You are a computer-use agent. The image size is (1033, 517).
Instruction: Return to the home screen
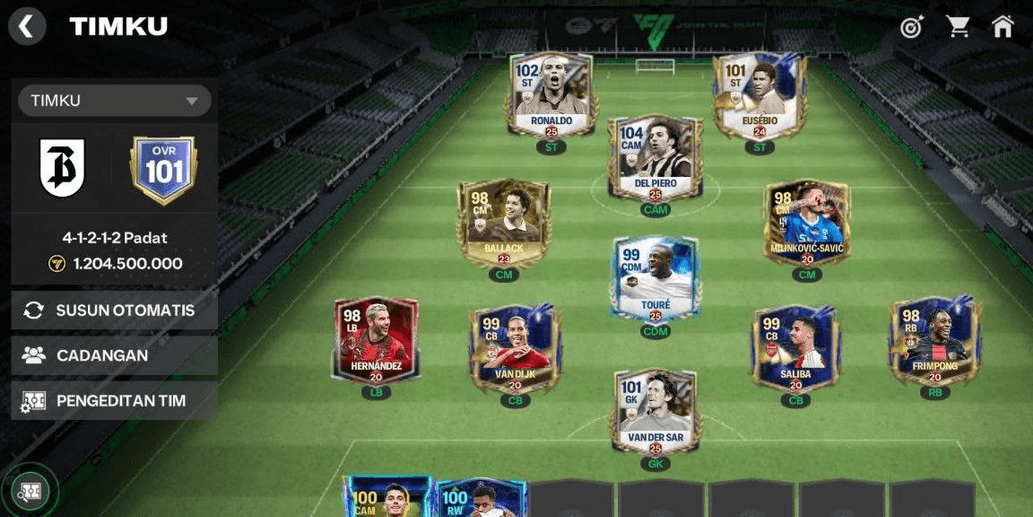tap(1003, 27)
